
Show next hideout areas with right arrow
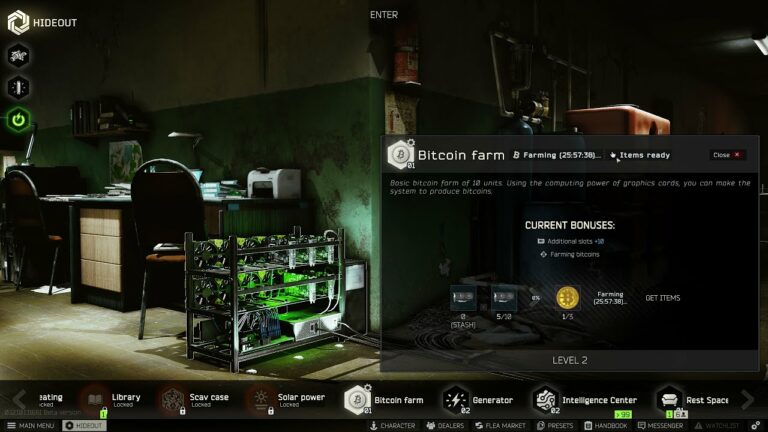[x=747, y=400]
